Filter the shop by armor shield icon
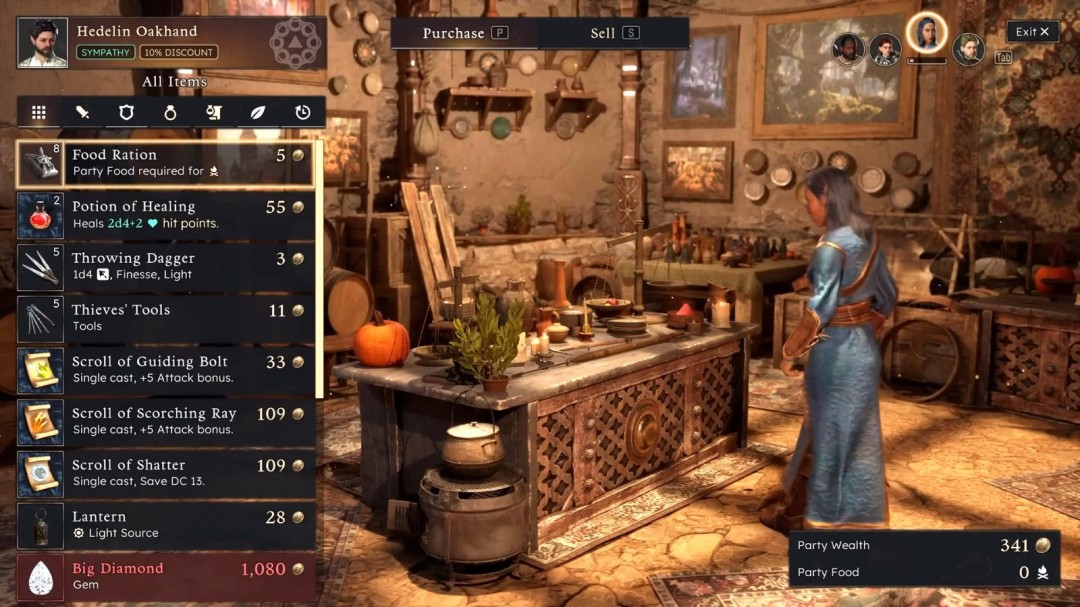The image size is (1080, 607). [126, 113]
